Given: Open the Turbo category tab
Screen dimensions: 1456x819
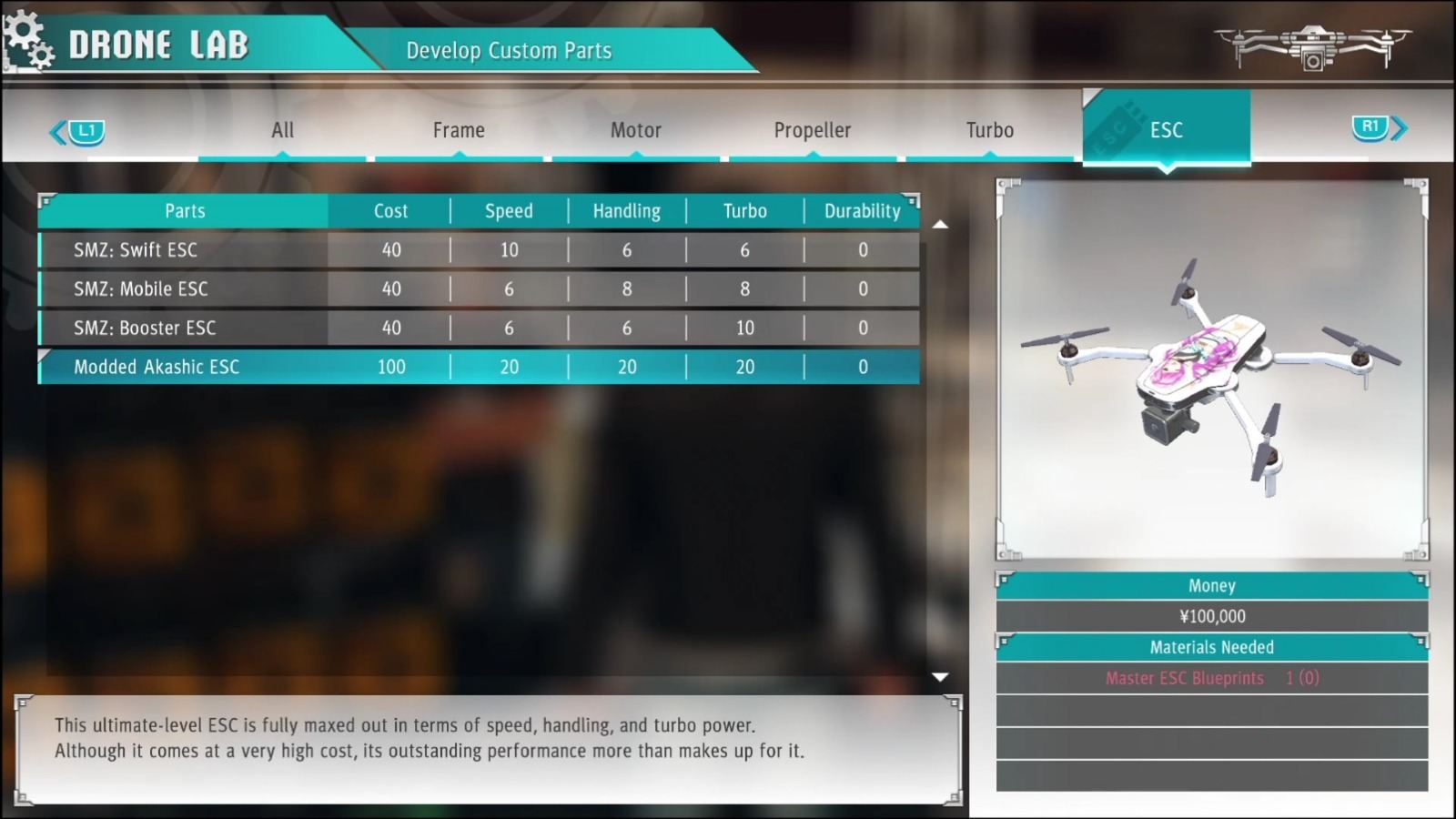Looking at the screenshot, I should (989, 130).
